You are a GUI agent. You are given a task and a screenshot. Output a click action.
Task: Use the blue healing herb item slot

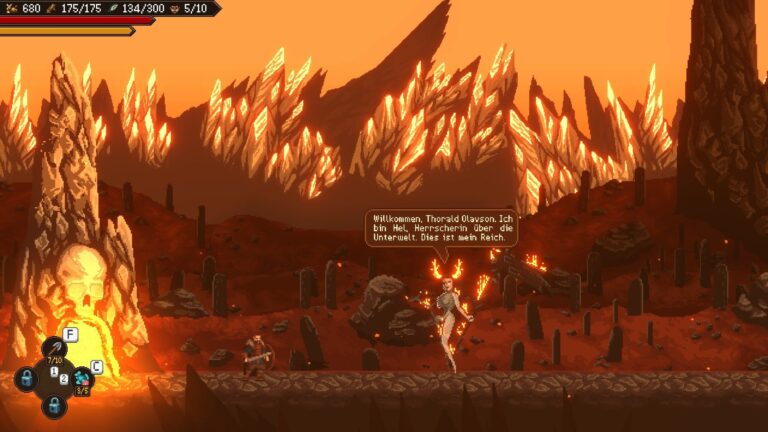[x=83, y=378]
